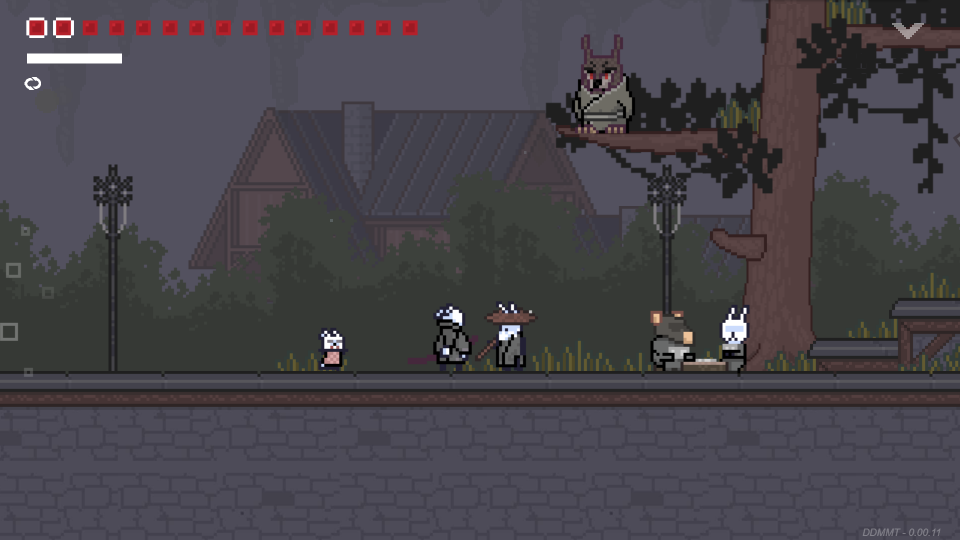The width and height of the screenshot is (960, 540).
Task: Click the circular swap arrows icon
Action: pos(33,84)
